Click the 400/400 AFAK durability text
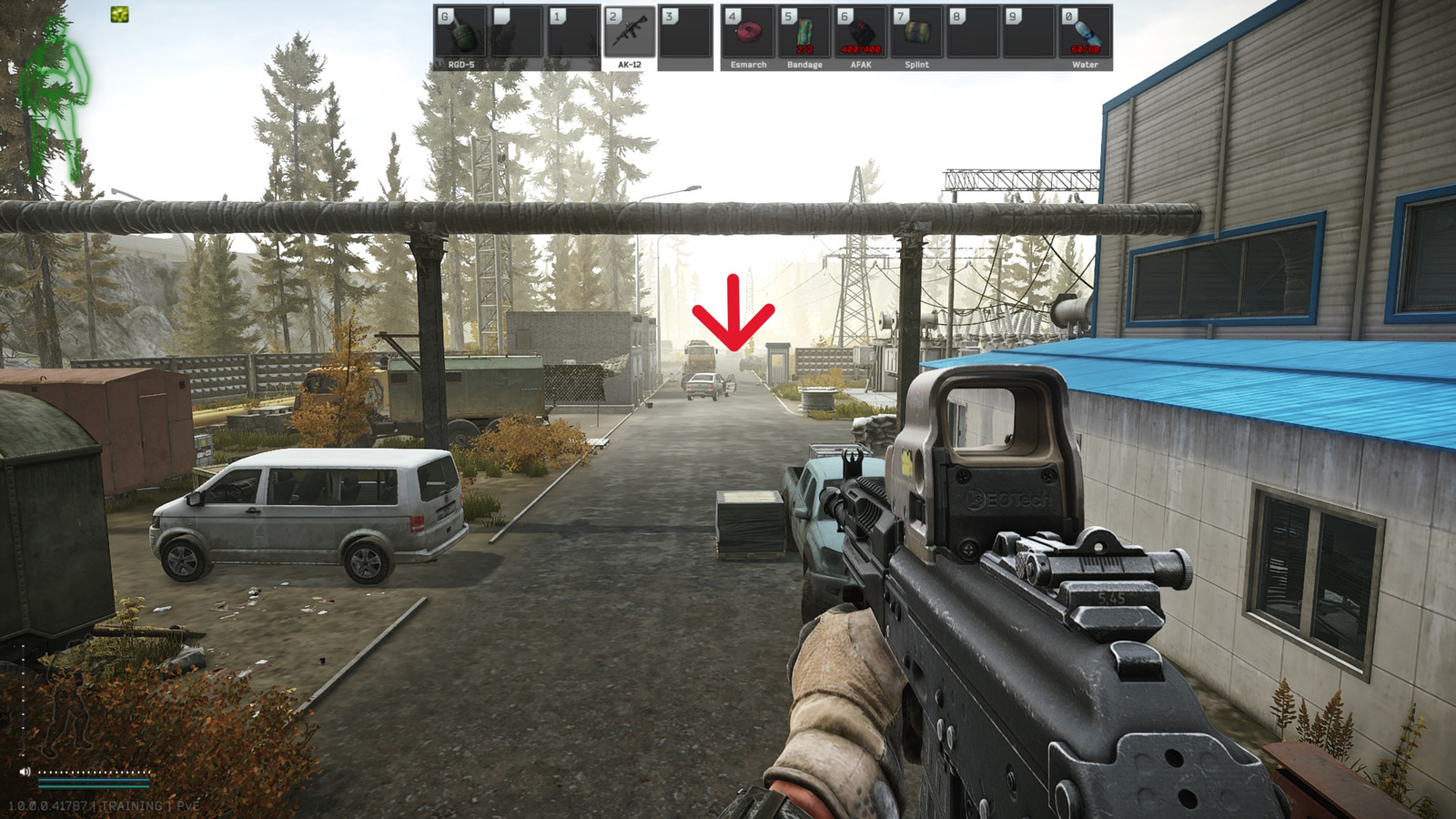Image resolution: width=1456 pixels, height=819 pixels. (861, 49)
